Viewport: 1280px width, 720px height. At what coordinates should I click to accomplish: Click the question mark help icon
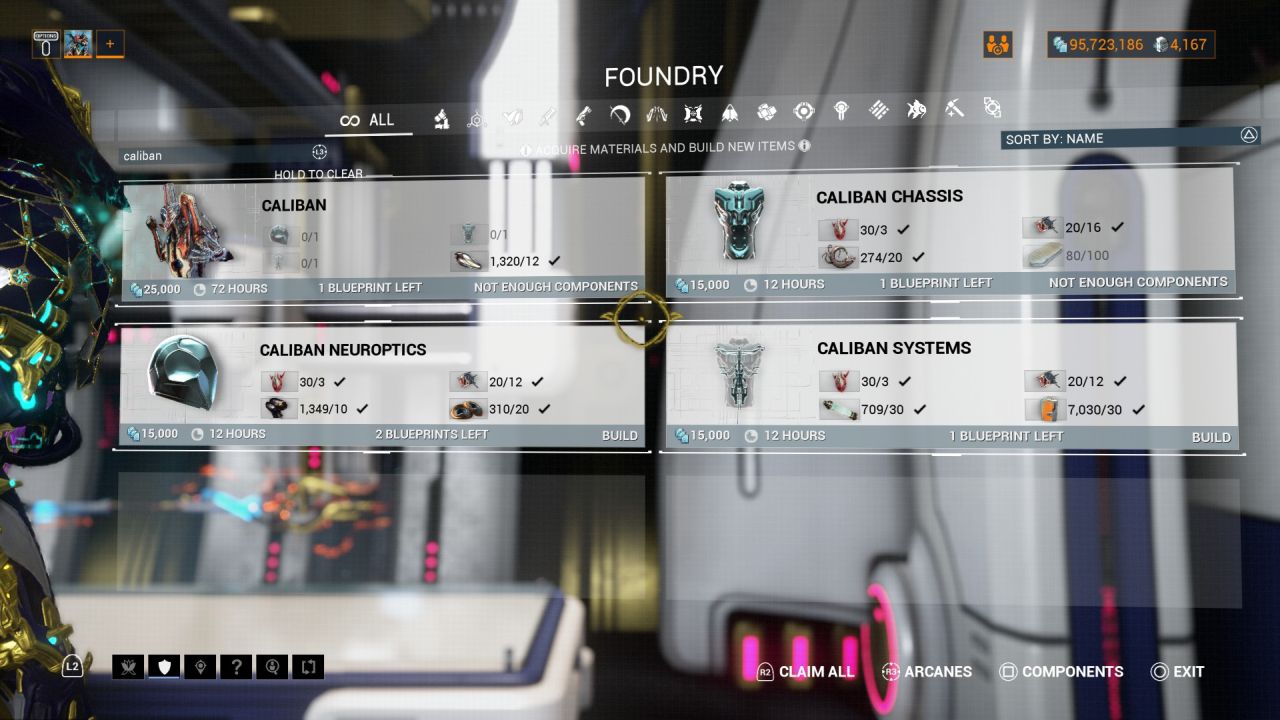(x=237, y=667)
